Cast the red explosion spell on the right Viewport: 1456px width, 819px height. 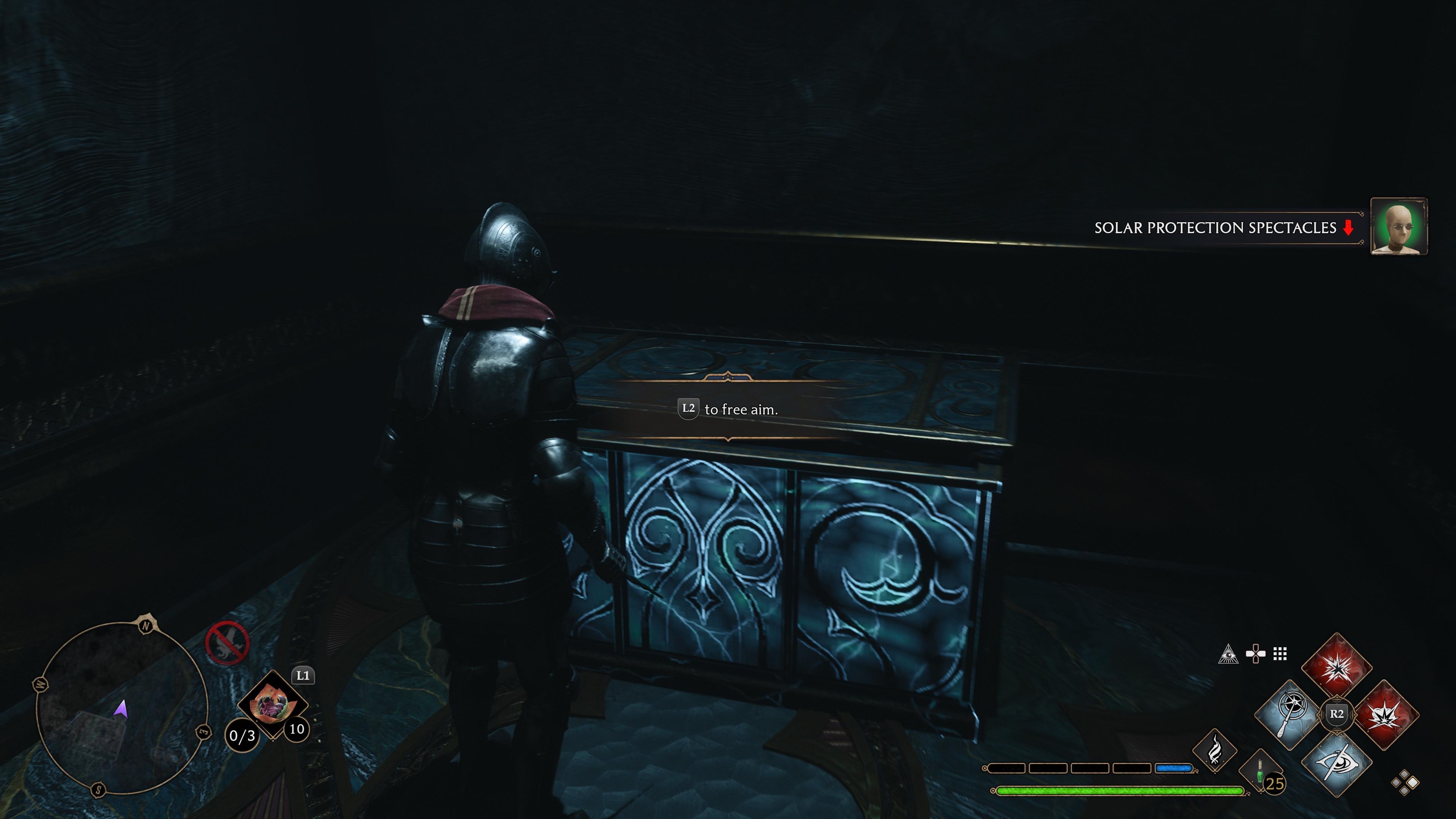point(1385,714)
